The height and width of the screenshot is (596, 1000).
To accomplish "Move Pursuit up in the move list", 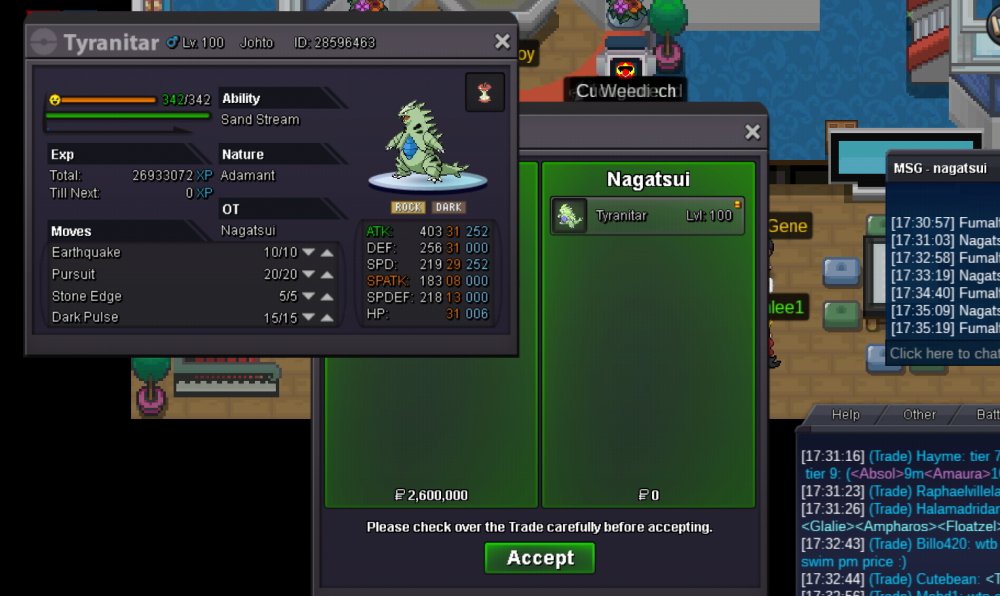I will click(327, 275).
